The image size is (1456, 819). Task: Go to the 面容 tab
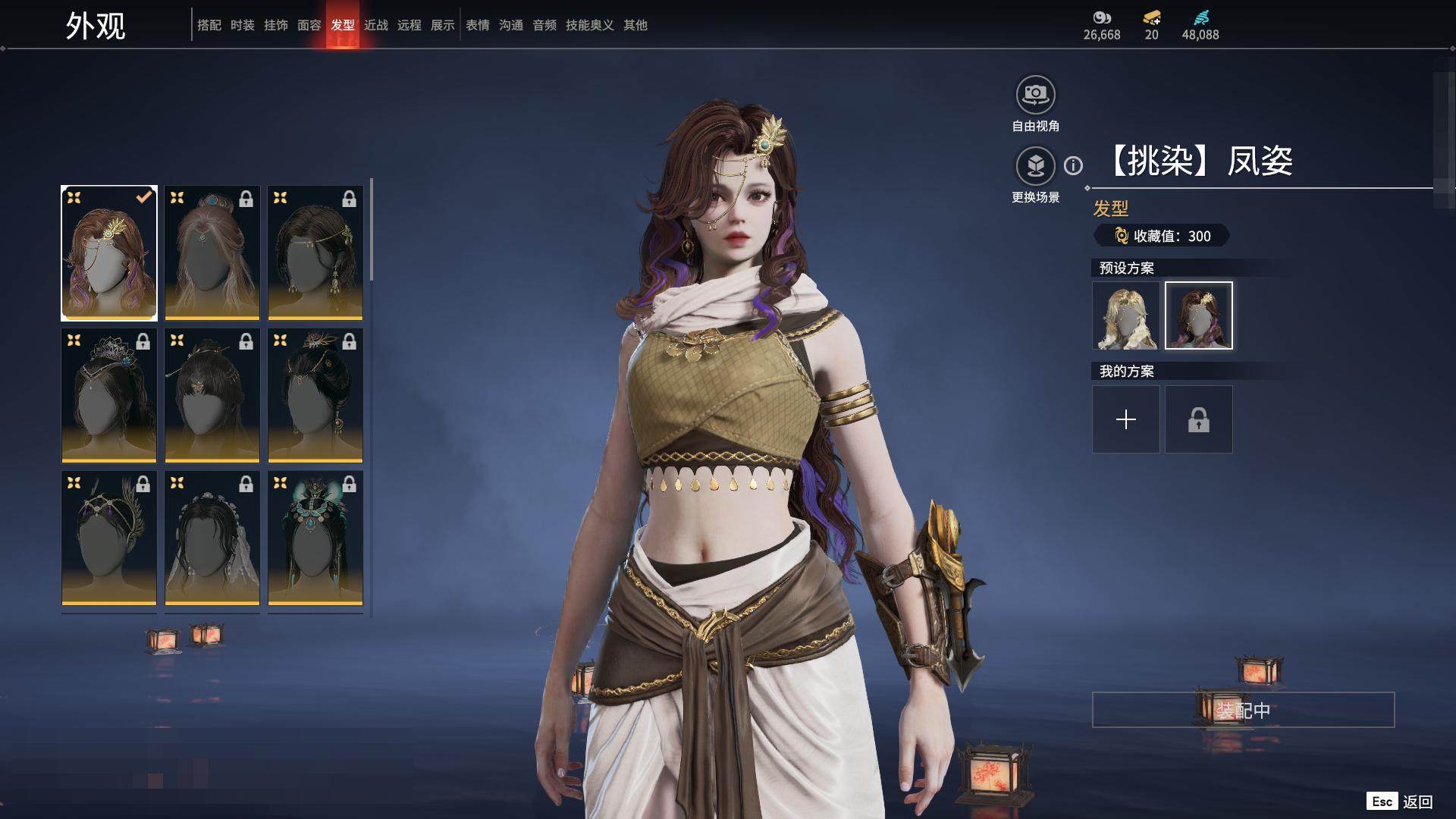tap(309, 25)
